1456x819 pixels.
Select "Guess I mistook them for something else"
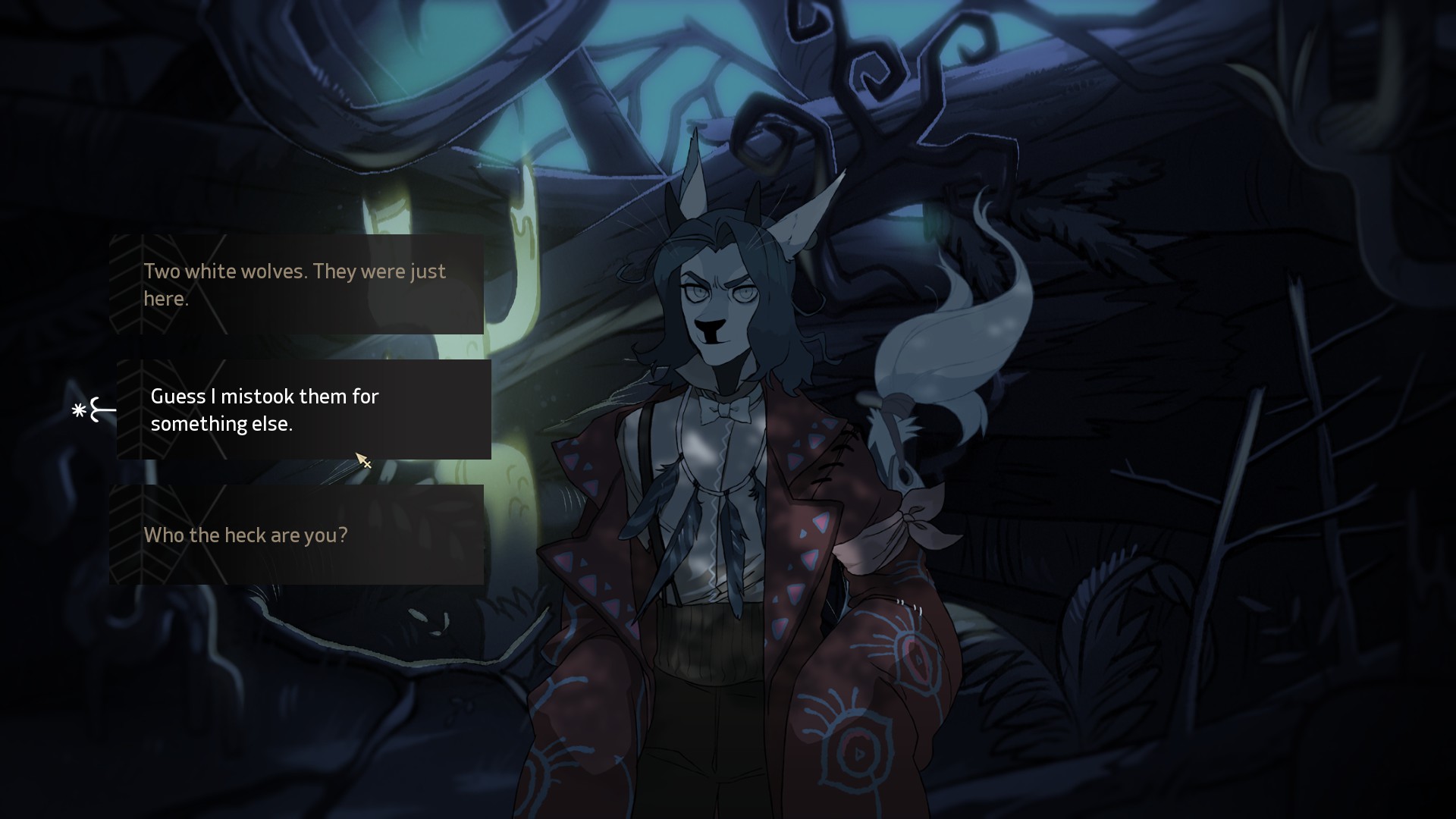pyautogui.click(x=303, y=409)
